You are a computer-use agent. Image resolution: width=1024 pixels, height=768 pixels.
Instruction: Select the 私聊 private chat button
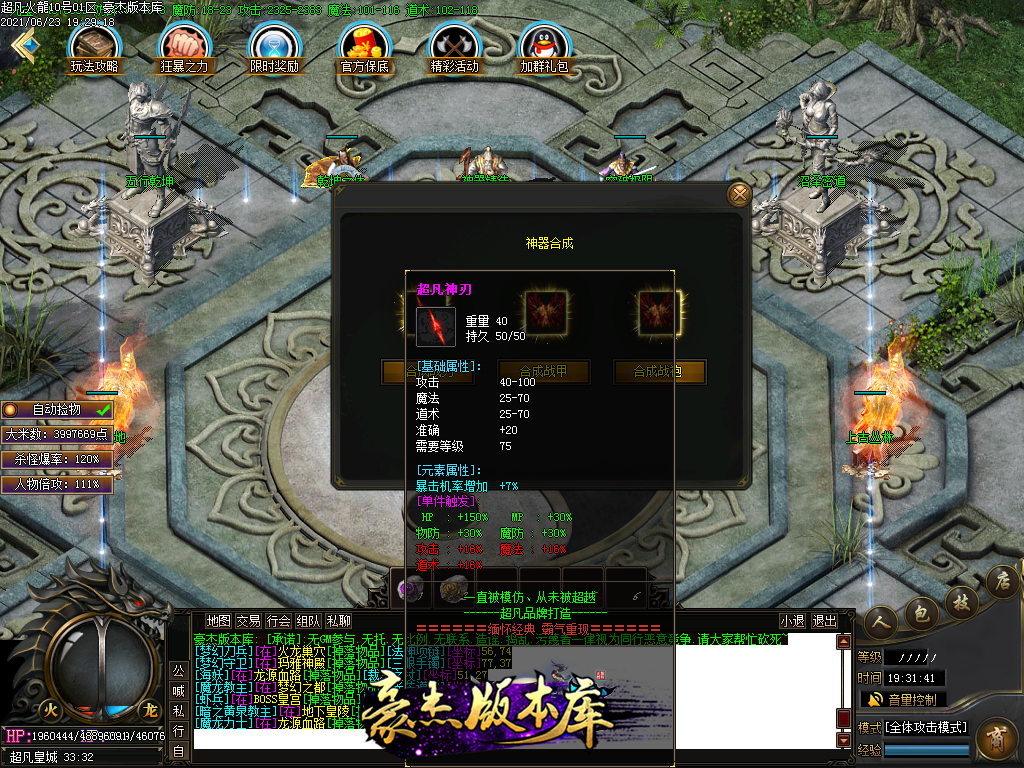coord(339,621)
